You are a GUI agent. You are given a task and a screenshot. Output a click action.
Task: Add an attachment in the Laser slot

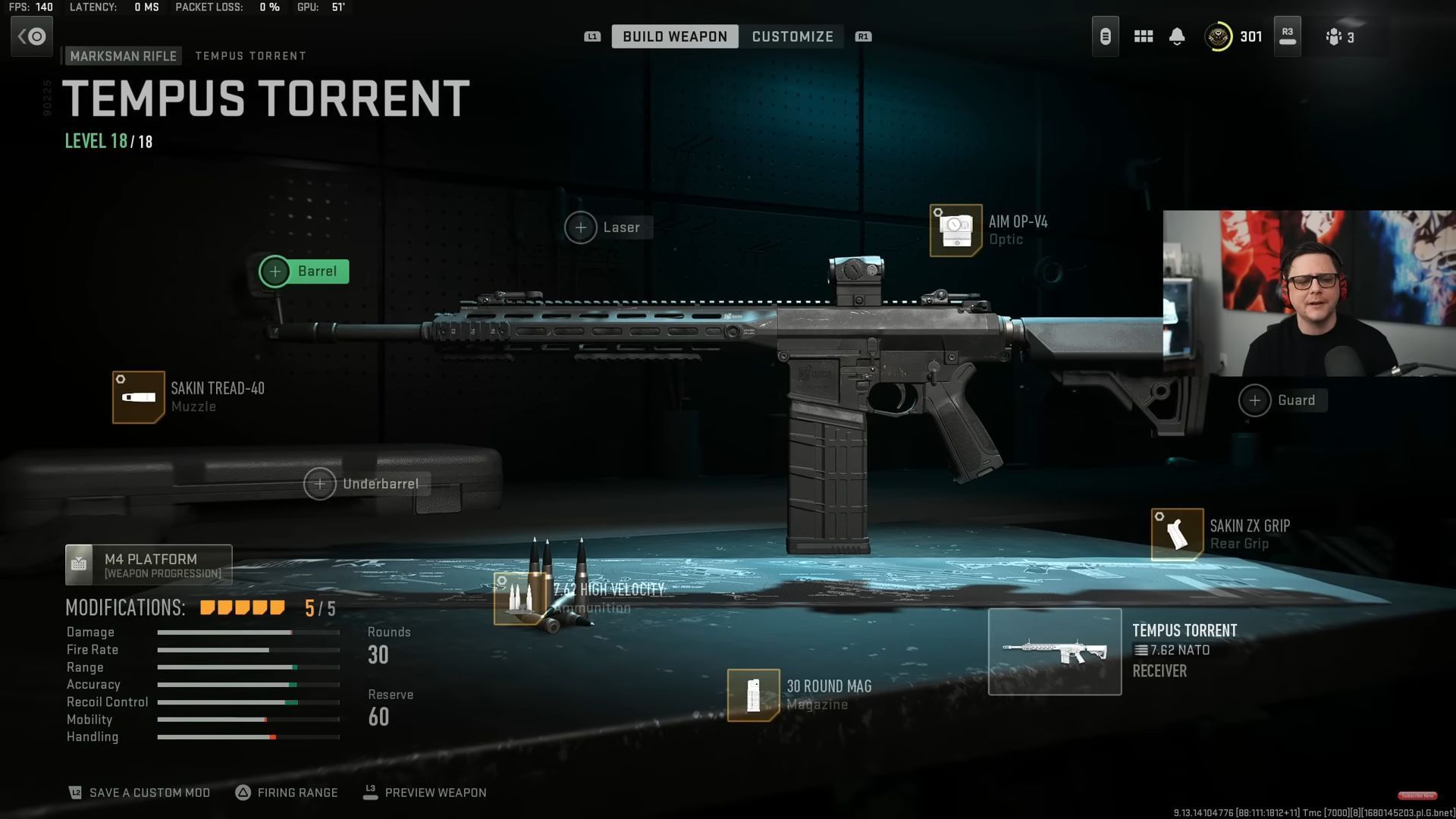[x=582, y=227]
